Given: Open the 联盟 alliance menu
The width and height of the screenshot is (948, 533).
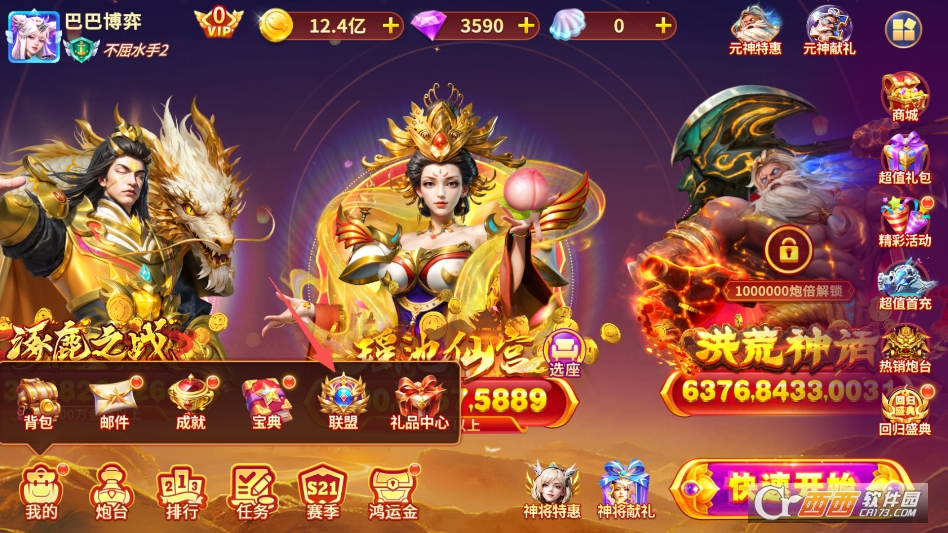Looking at the screenshot, I should pos(343,401).
